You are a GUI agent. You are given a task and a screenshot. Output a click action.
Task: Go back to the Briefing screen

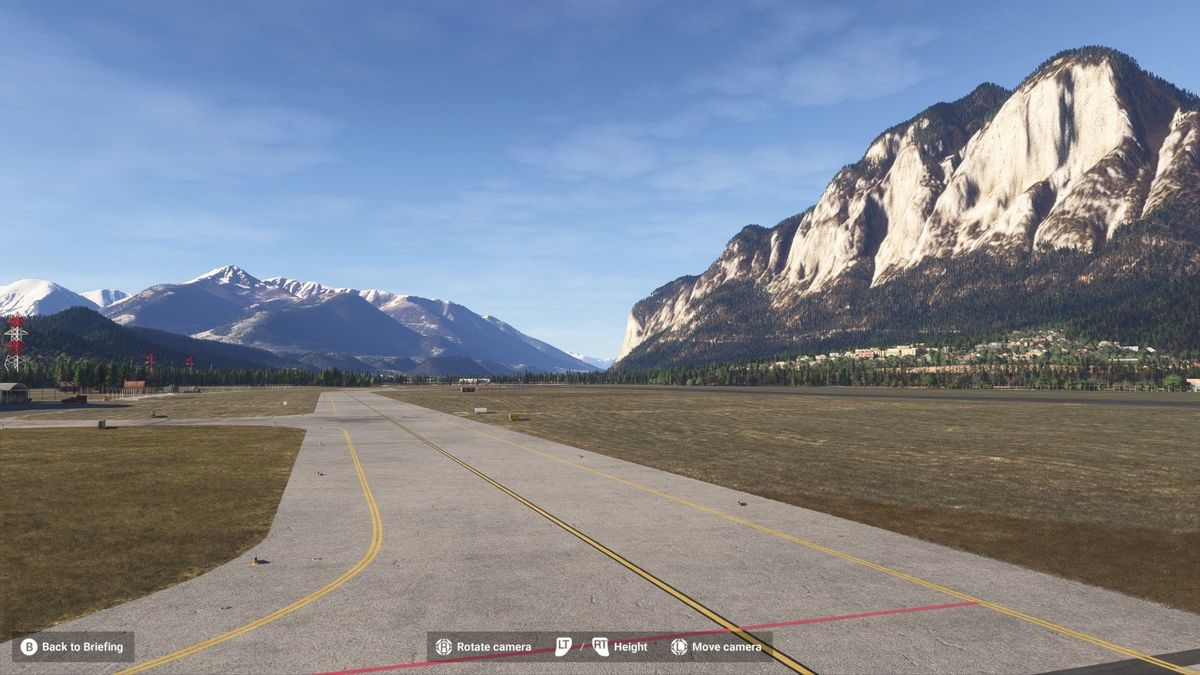[72, 647]
